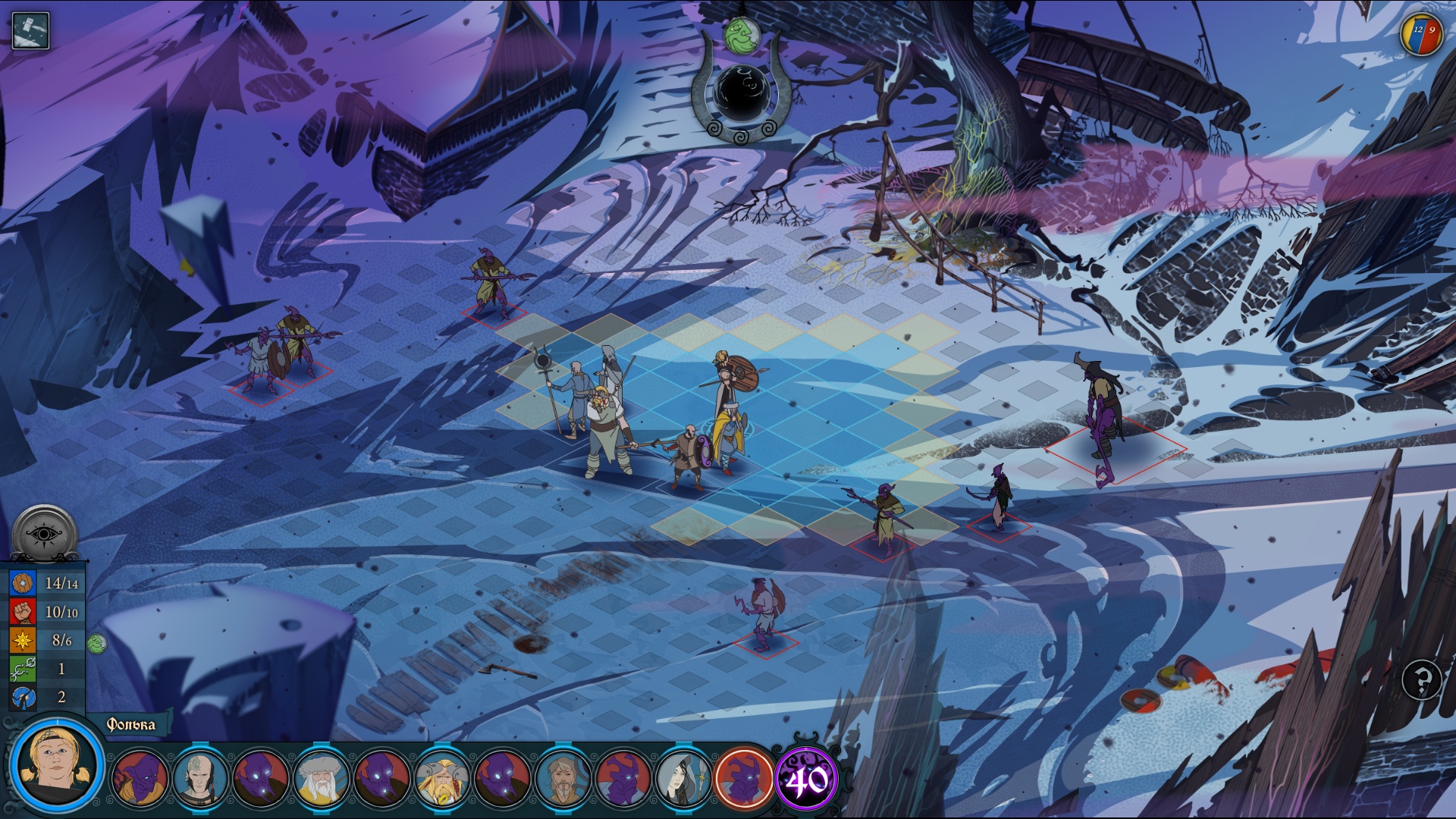Open the question mark help button
Screen dimensions: 1456x819
(1422, 679)
